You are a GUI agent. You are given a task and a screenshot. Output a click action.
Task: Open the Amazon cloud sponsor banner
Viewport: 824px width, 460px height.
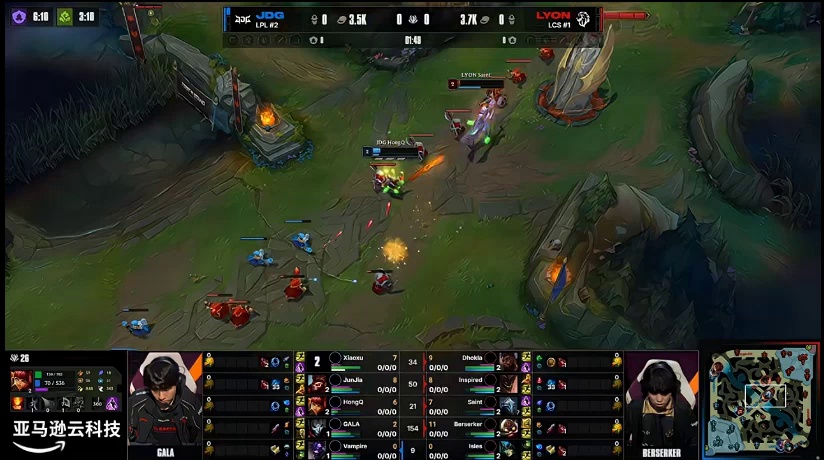tap(65, 435)
